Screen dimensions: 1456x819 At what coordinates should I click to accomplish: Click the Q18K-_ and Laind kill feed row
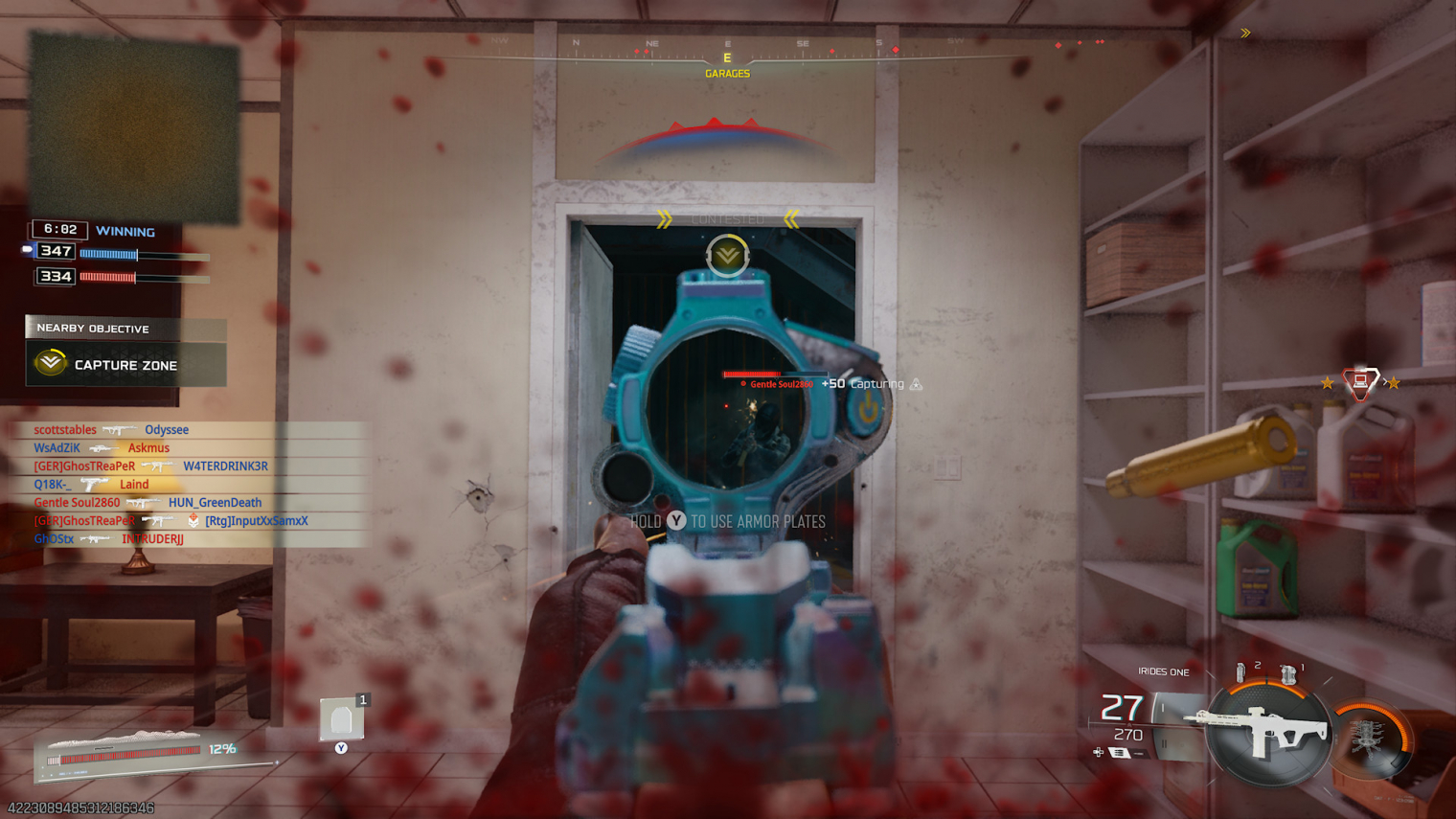(x=91, y=485)
